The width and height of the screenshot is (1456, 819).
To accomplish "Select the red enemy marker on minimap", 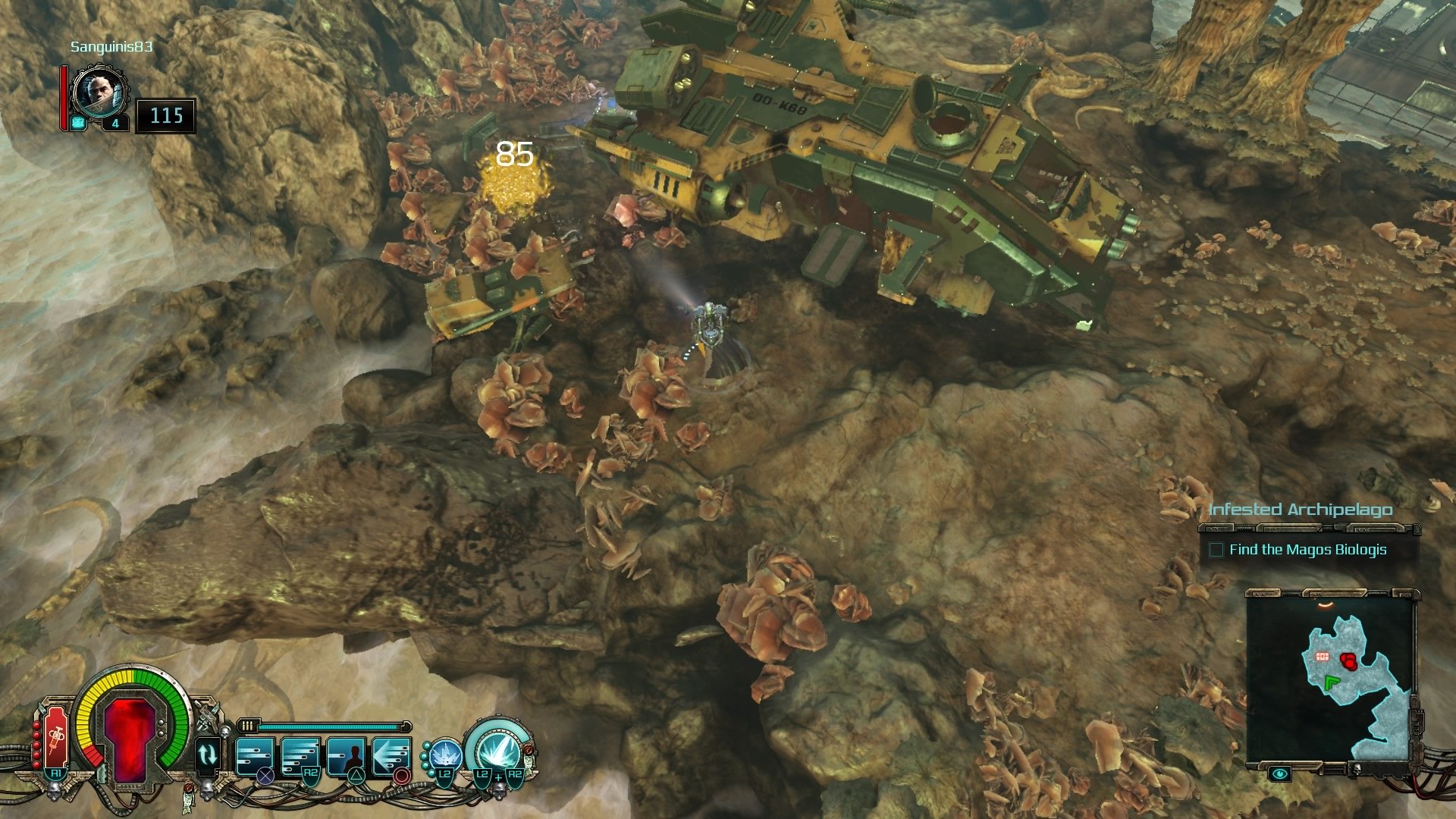I will coord(1348,661).
